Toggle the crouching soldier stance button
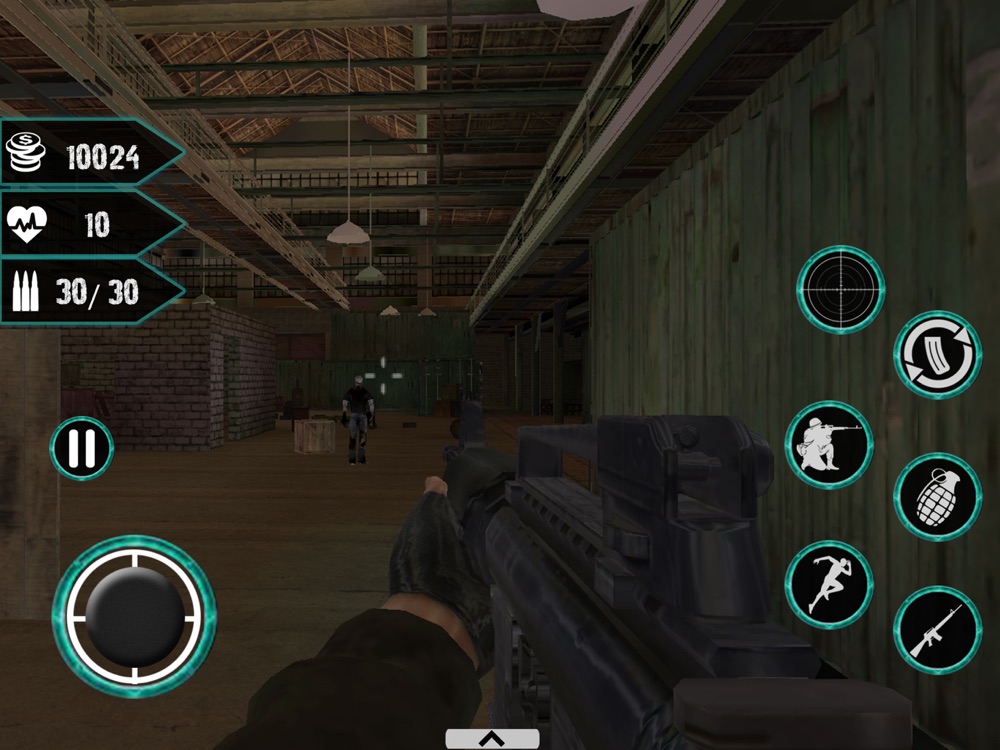Viewport: 1000px width, 750px height. pos(829,445)
